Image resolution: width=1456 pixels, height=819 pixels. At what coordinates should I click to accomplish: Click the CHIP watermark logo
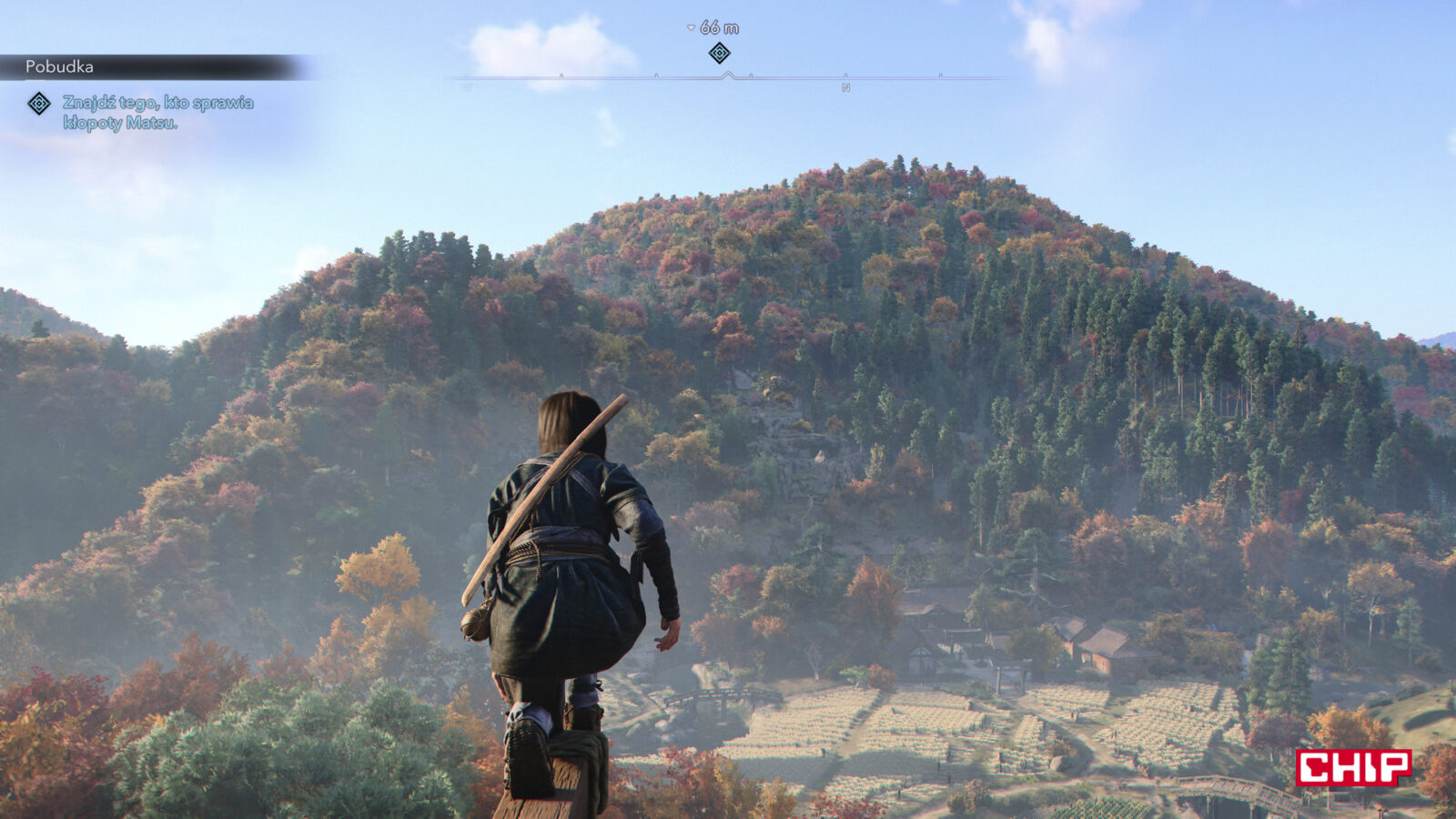[1353, 767]
